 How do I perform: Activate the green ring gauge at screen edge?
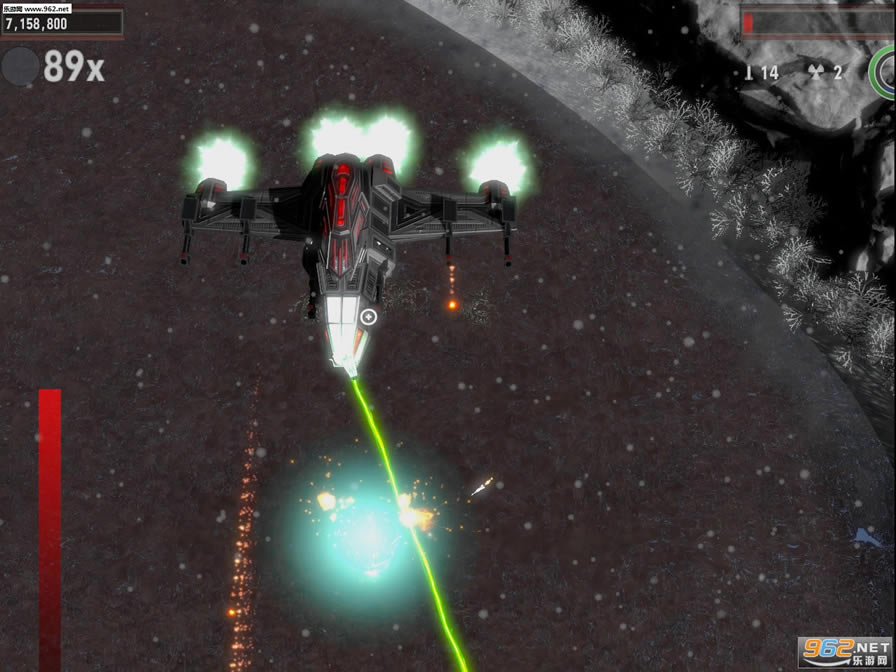click(x=884, y=70)
